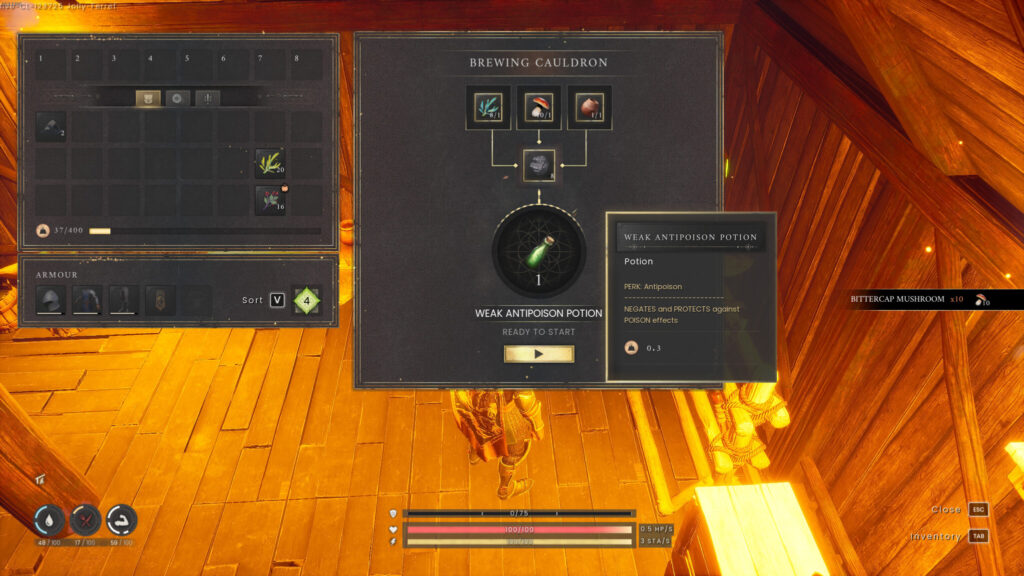Start brewing with the play button
Viewport: 1024px width, 576px height.
(539, 354)
